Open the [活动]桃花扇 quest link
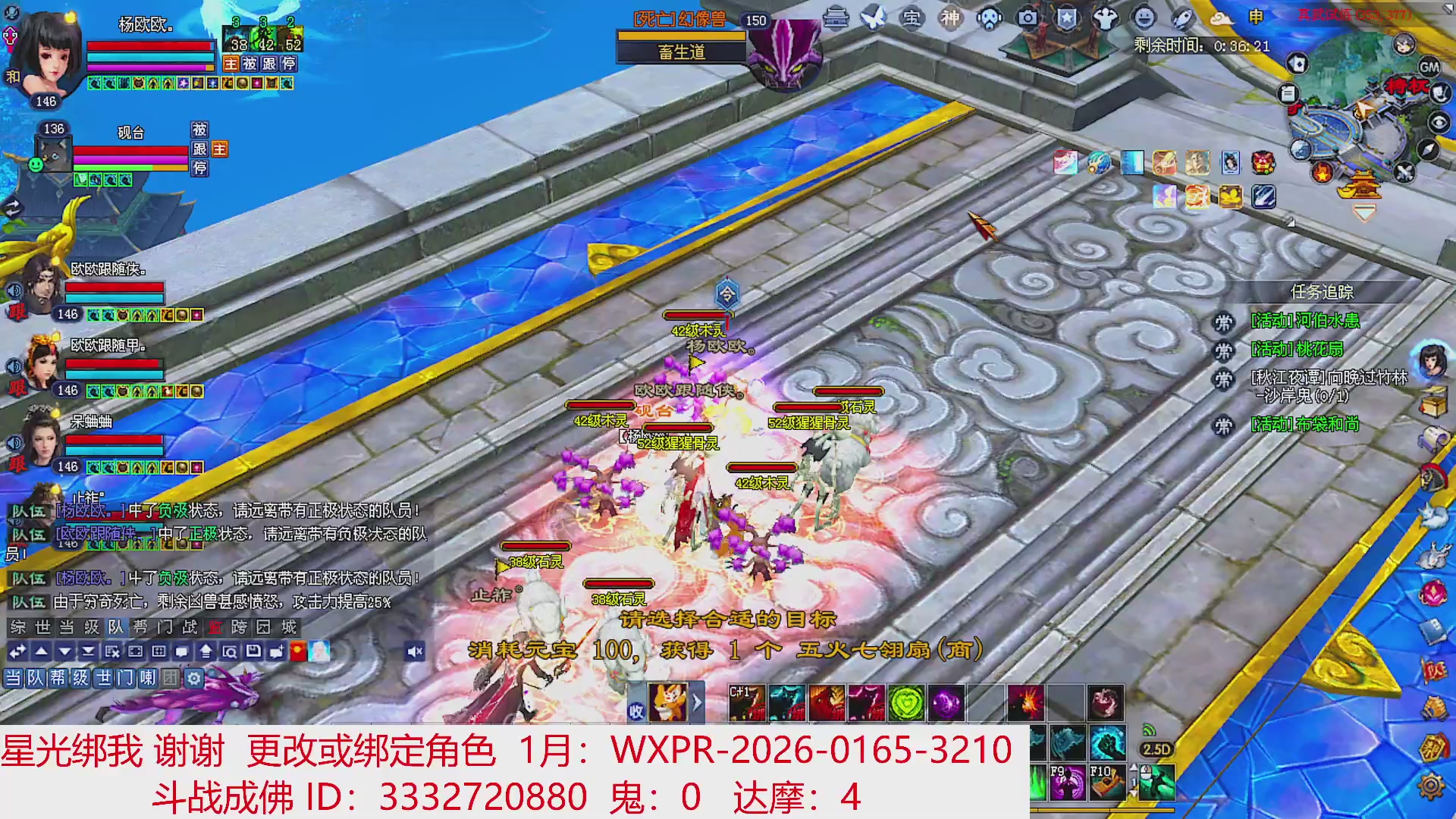Screen dimensions: 1456x819 (1297, 349)
